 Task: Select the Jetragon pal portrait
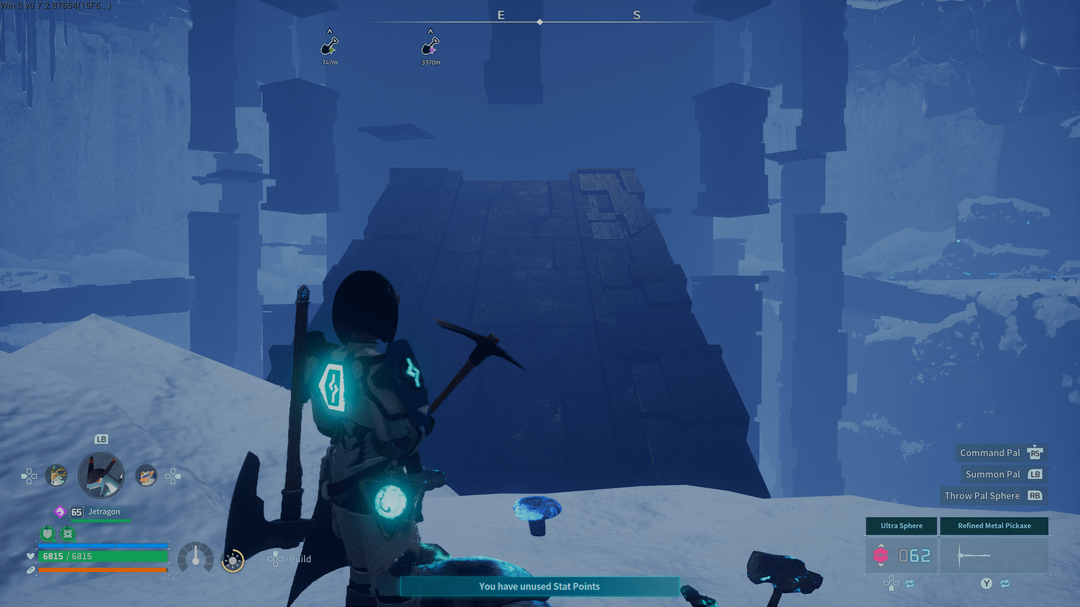(x=102, y=475)
